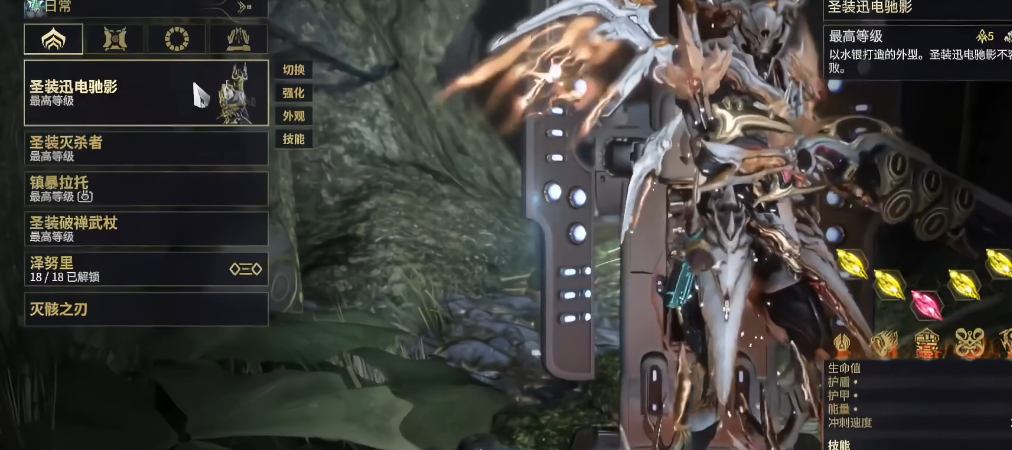The height and width of the screenshot is (450, 1012).
Task: Open the 泽努里 focus school row
Action: click(146, 268)
